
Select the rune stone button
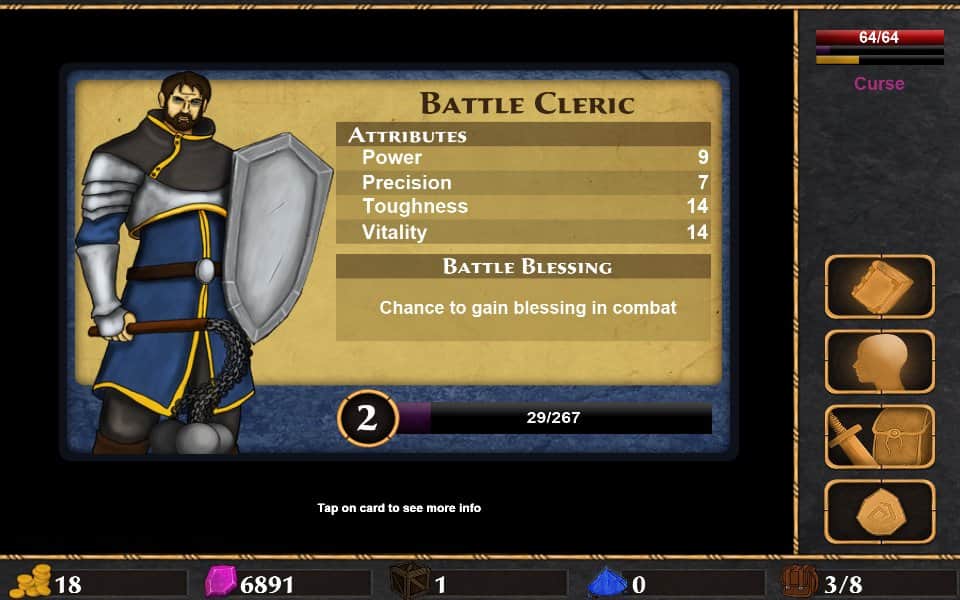coord(879,511)
